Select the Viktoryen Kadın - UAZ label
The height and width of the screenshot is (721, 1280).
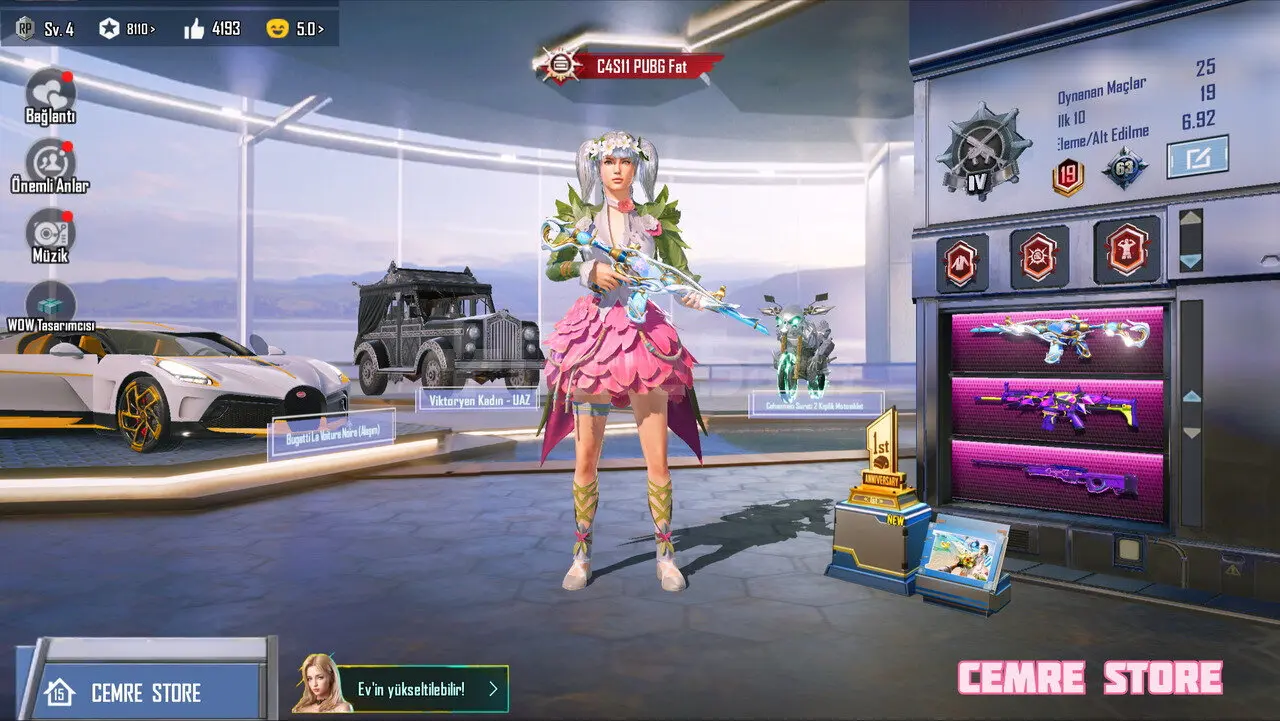point(480,400)
